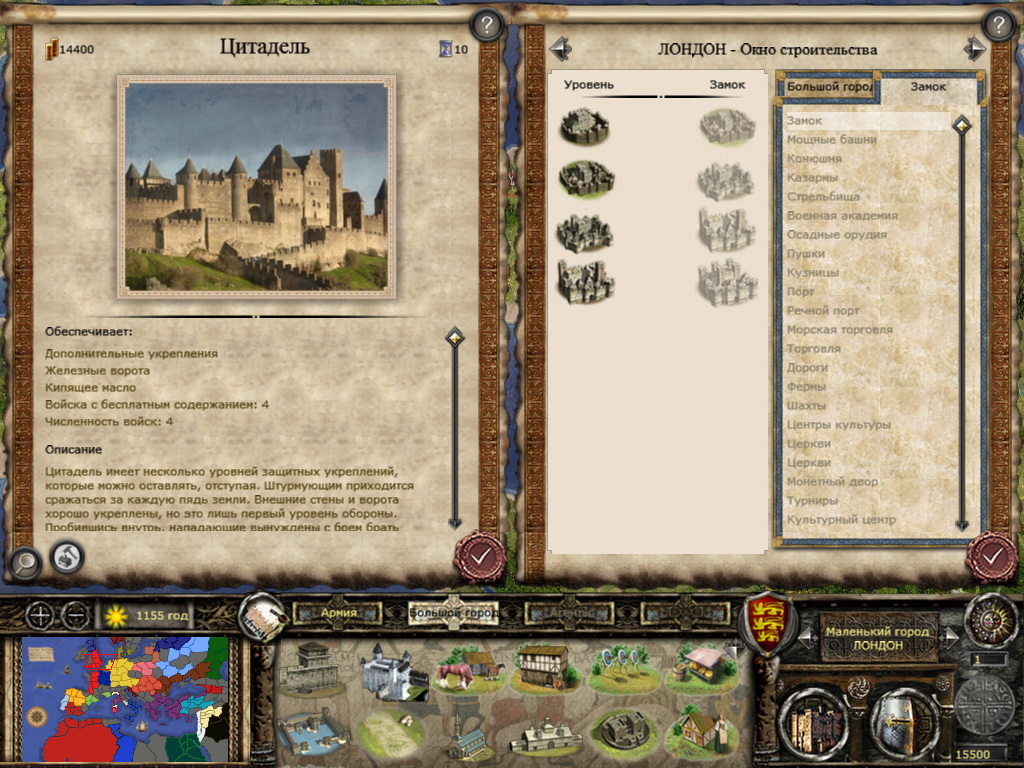Open the Армия tab on the bottom panel
1024x768 pixels.
pos(339,613)
